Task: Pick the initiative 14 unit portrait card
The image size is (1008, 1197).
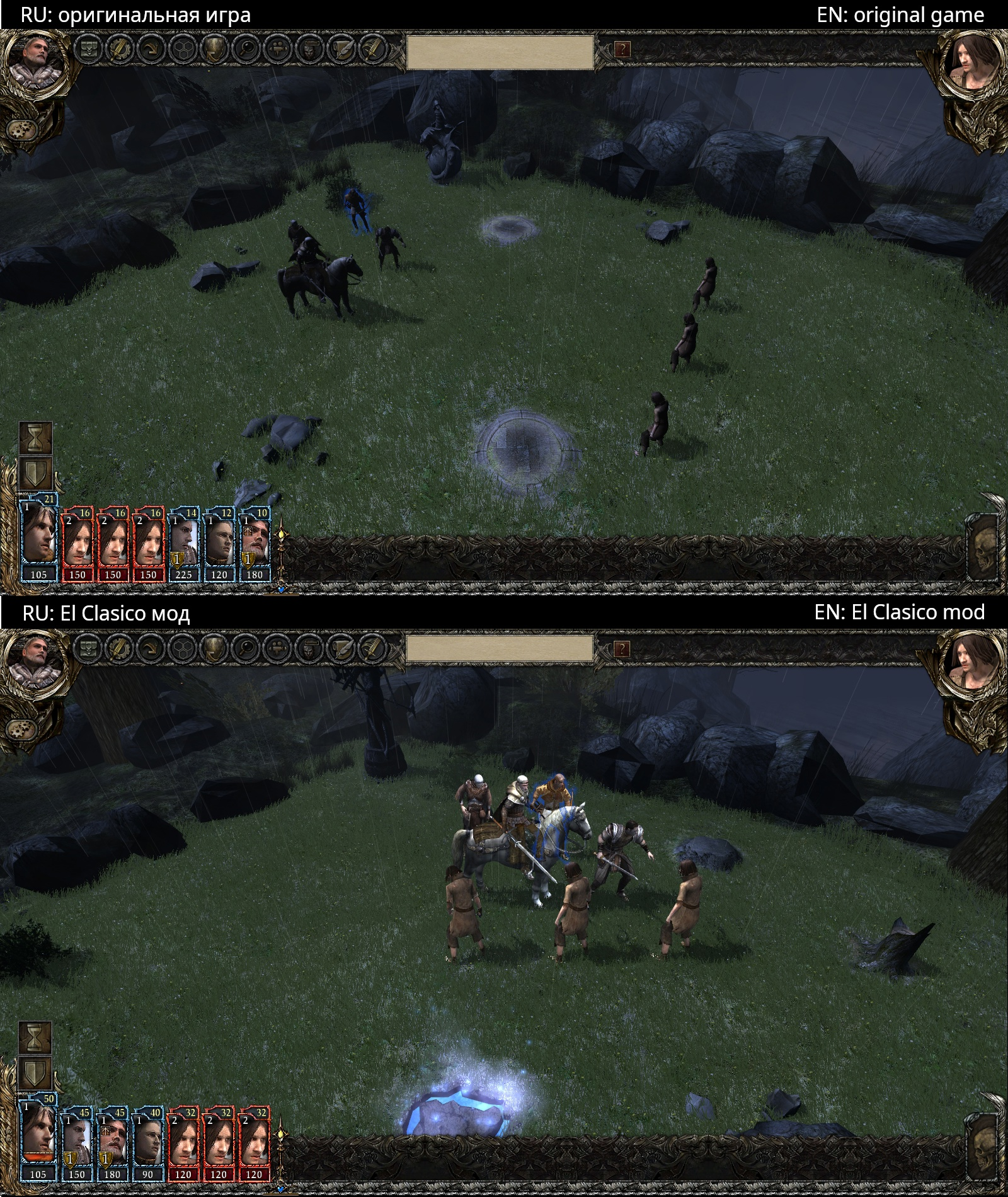Action: (x=184, y=542)
